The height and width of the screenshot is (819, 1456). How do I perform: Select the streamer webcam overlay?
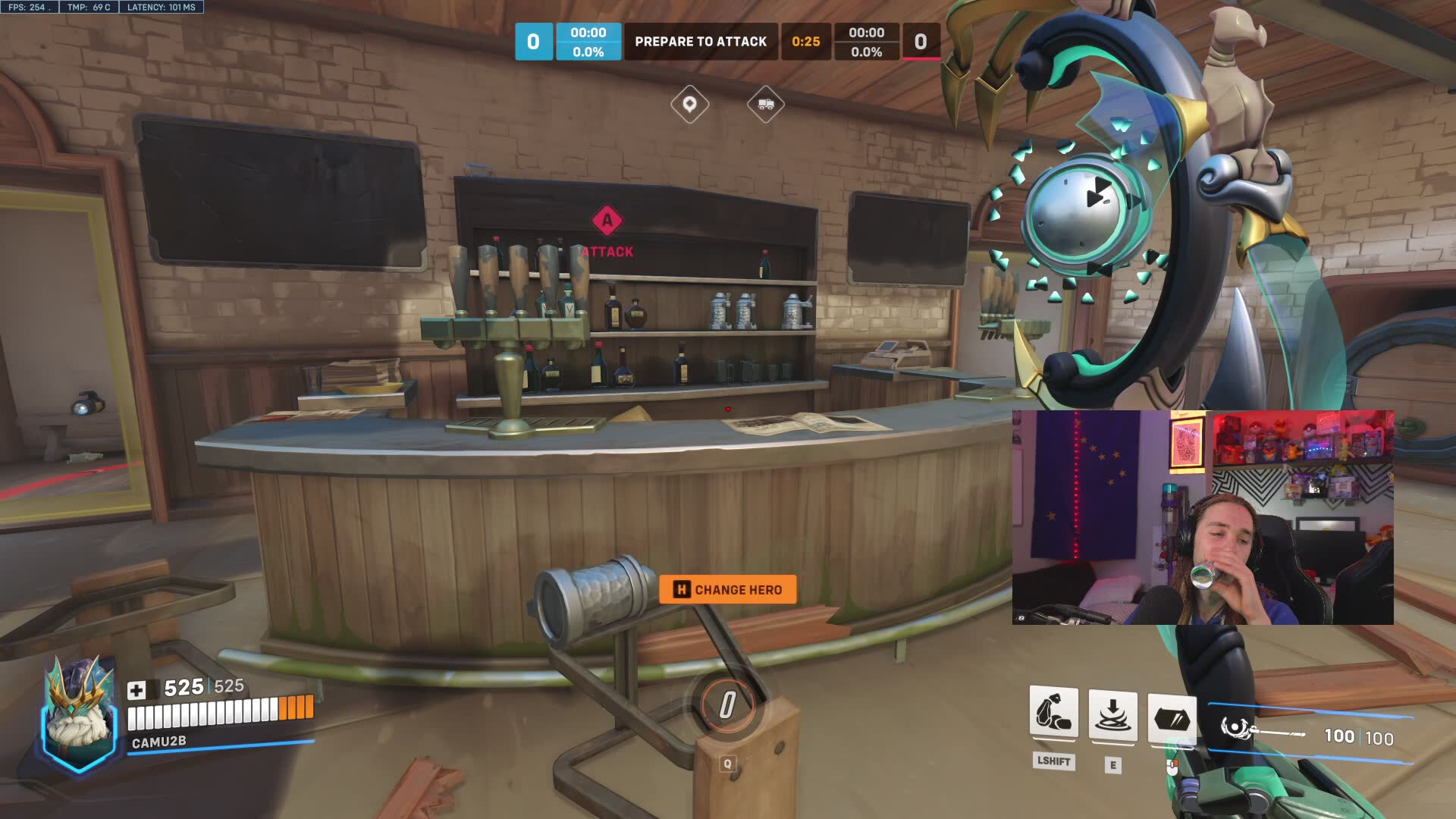point(1202,517)
